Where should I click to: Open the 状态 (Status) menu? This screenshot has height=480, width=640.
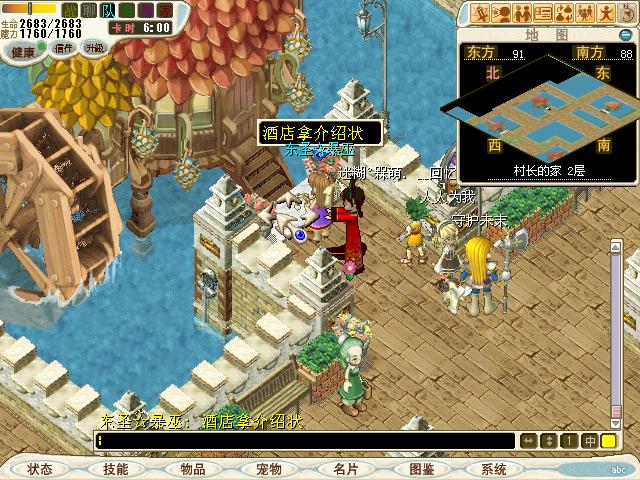click(40, 468)
